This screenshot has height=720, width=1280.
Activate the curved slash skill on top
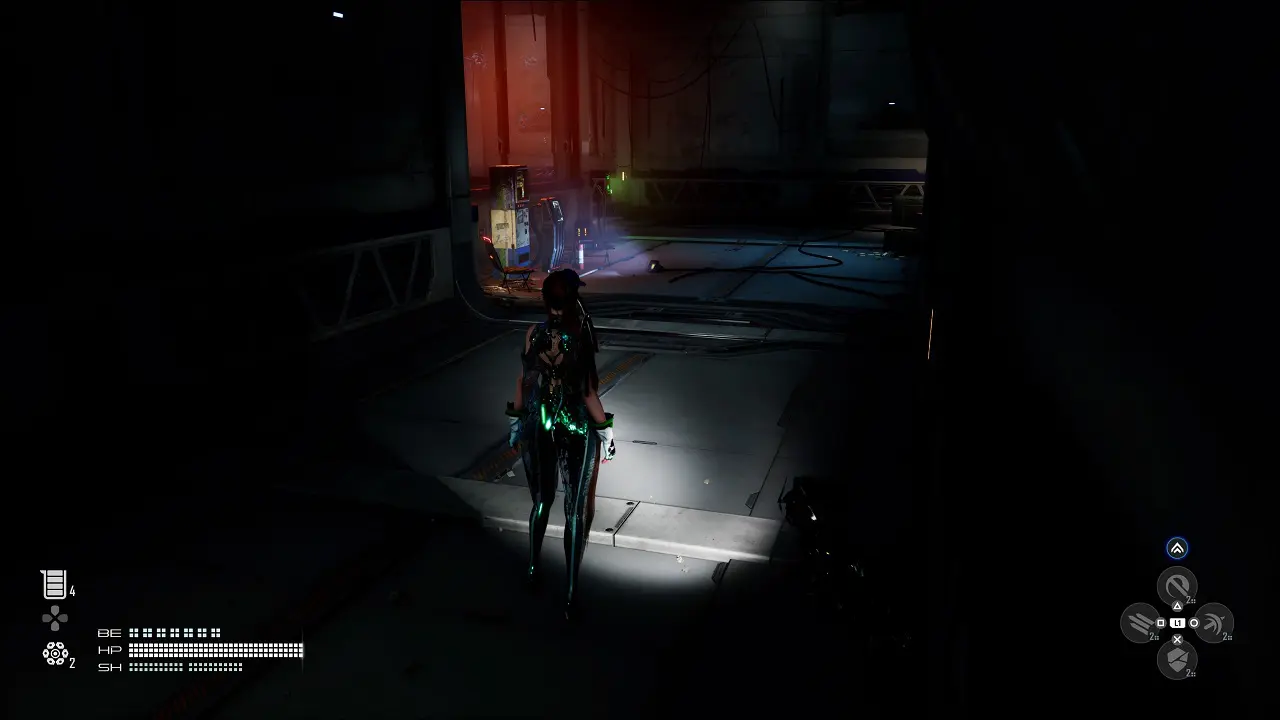1177,585
